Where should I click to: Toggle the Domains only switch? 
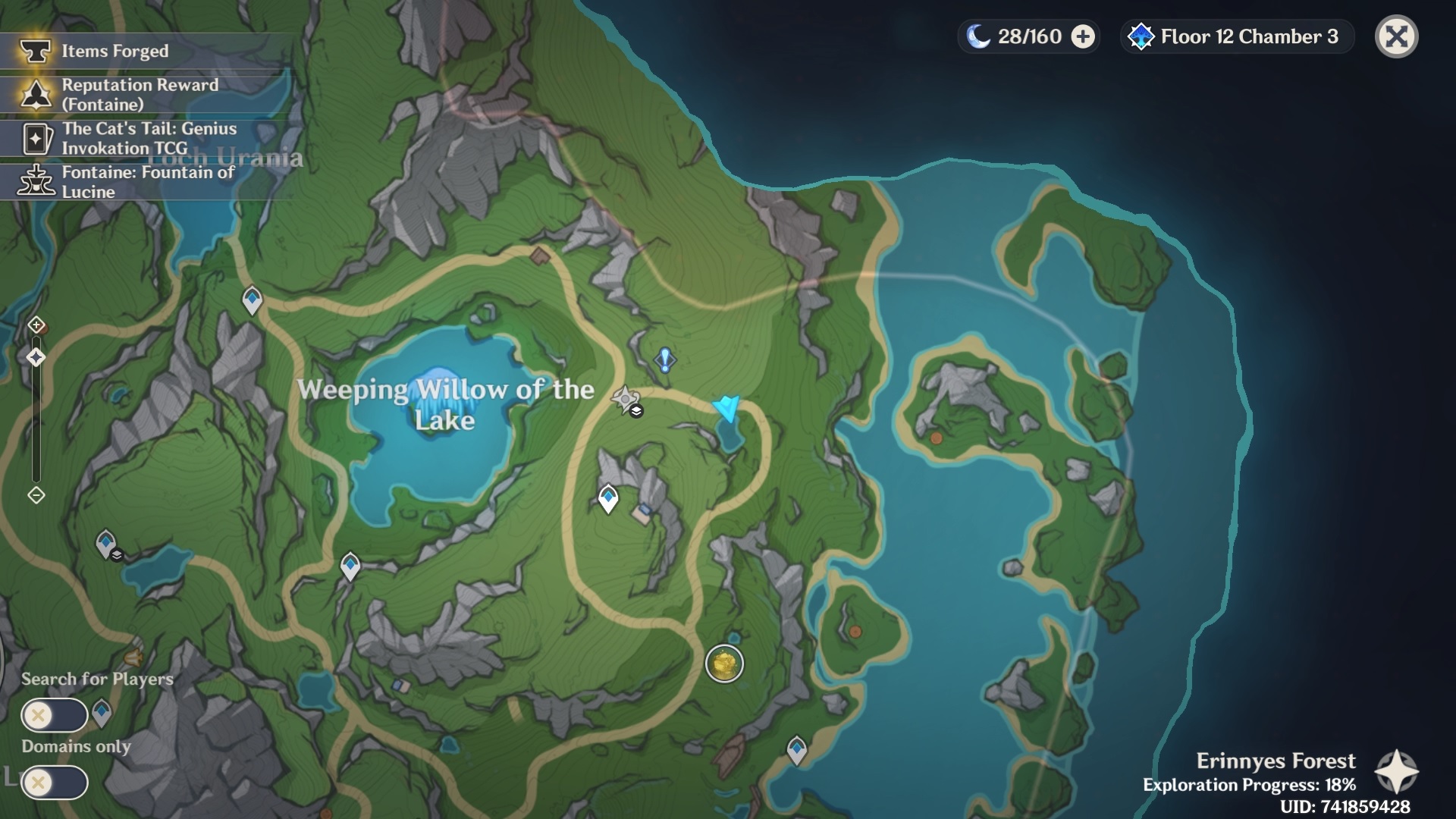point(54,782)
